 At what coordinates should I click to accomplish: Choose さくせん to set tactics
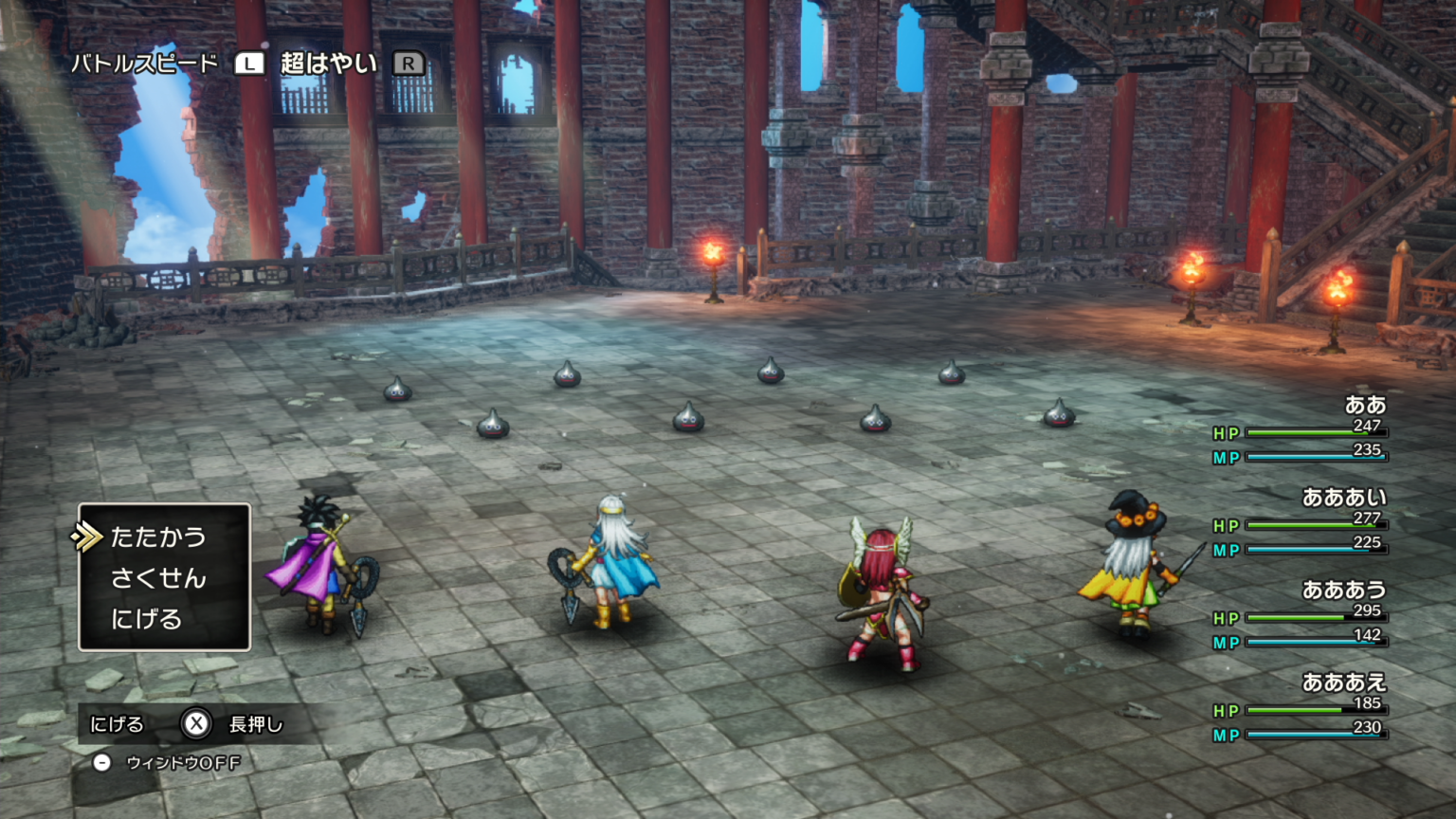(x=158, y=578)
